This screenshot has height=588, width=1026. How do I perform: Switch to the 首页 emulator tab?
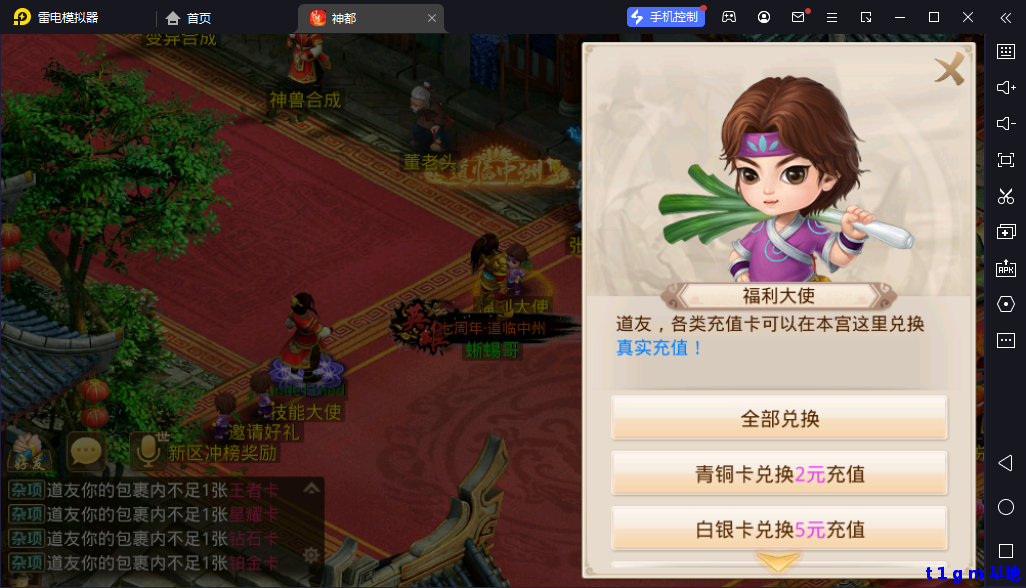pos(189,18)
